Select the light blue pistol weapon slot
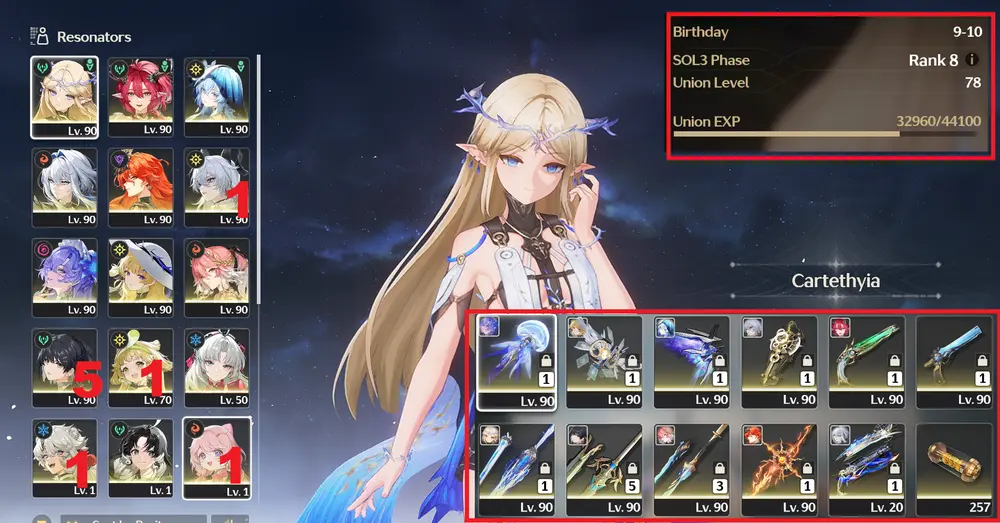 (953, 362)
